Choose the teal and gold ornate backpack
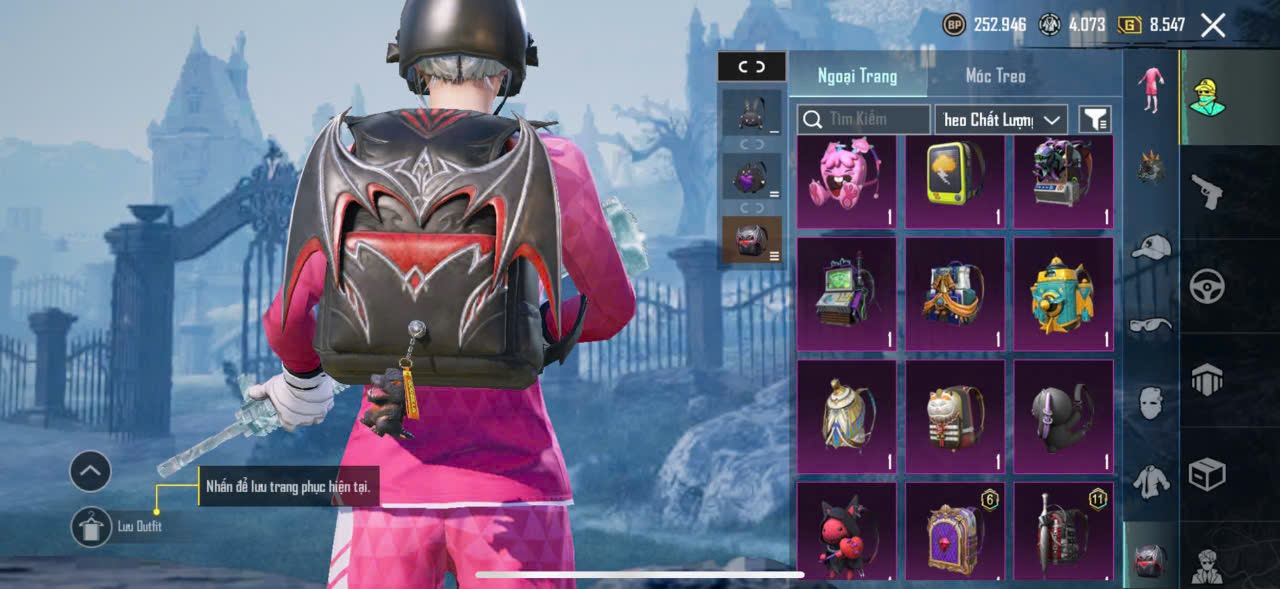This screenshot has height=589, width=1280. click(1063, 294)
